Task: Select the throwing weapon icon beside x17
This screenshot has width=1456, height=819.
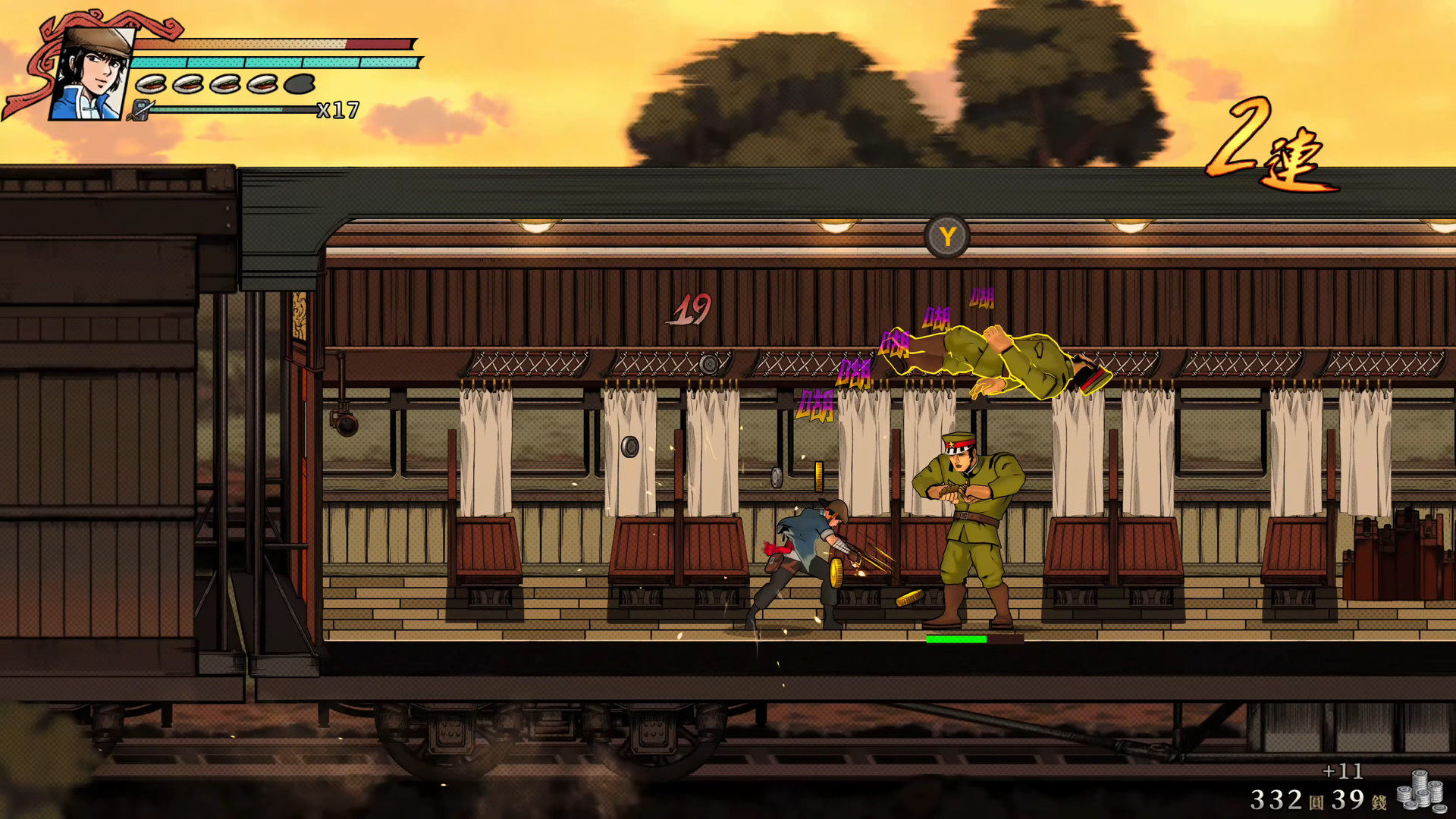Action: click(141, 111)
